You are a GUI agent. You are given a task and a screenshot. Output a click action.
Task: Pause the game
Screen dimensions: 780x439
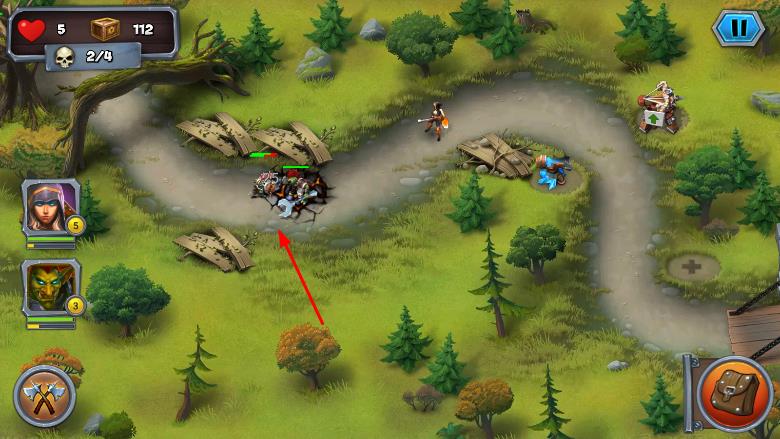[738, 27]
